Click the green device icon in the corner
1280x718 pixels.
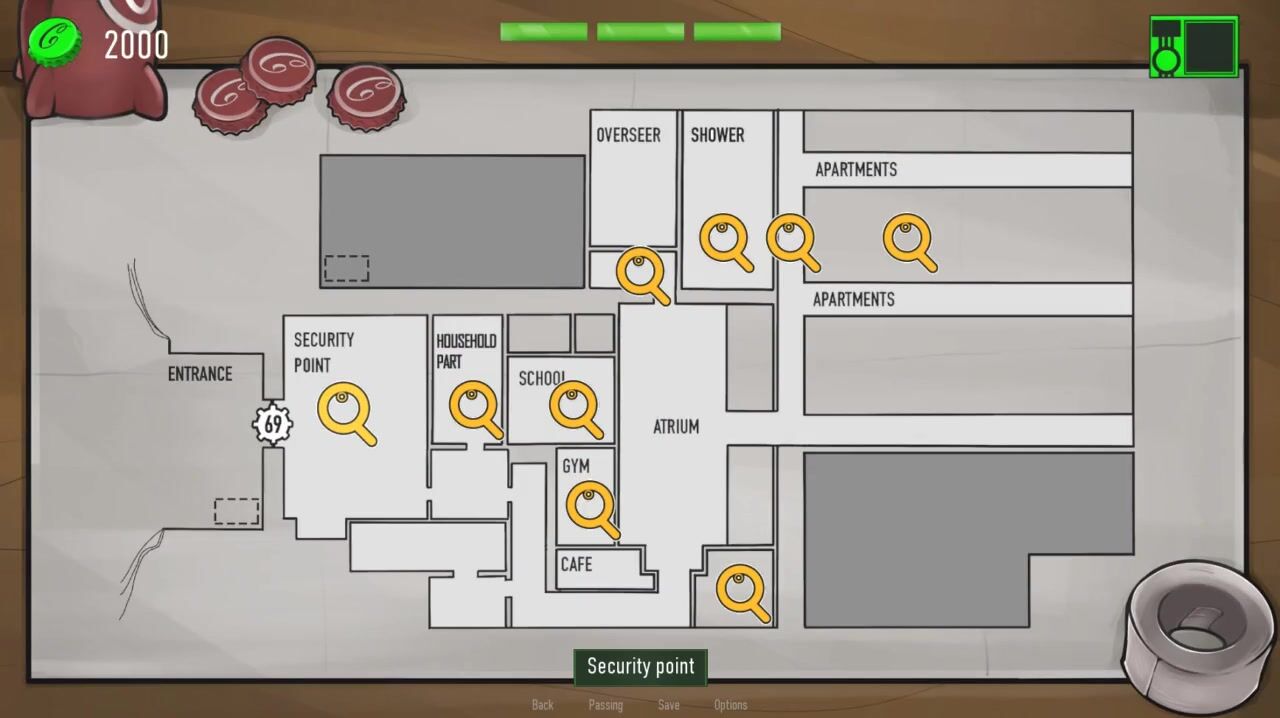[x=1194, y=46]
